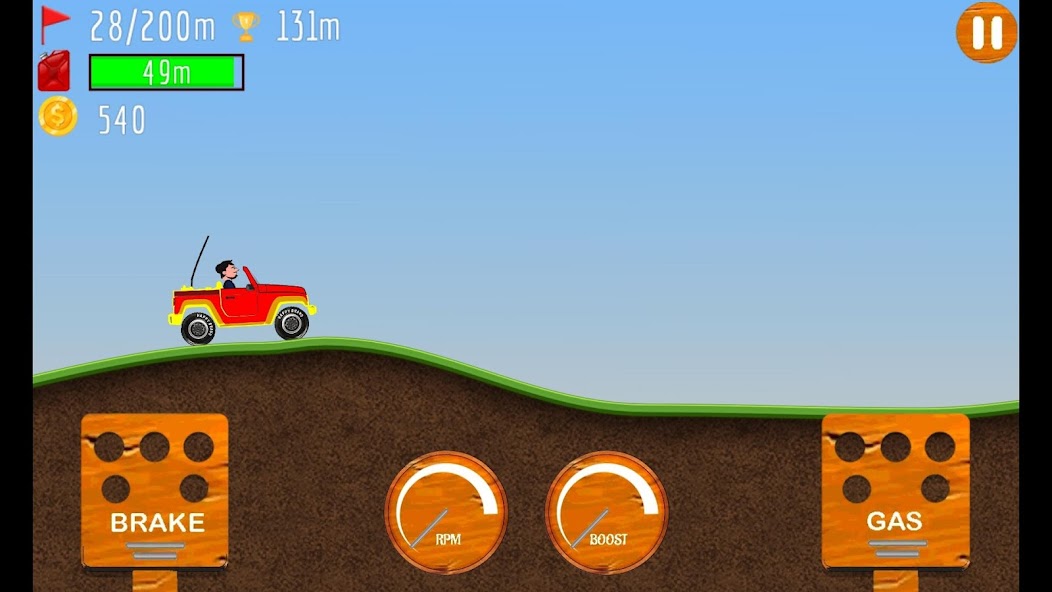Hit the BRAKE pedal

tap(155, 491)
